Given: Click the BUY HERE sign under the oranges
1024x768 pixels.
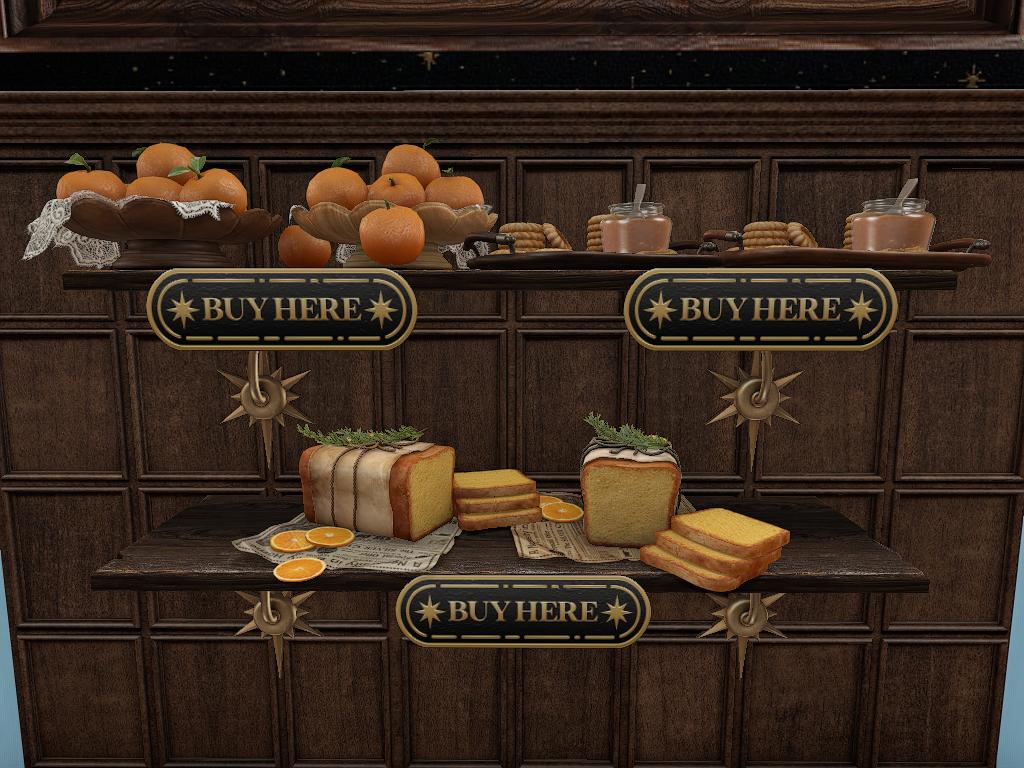Looking at the screenshot, I should pos(282,309).
